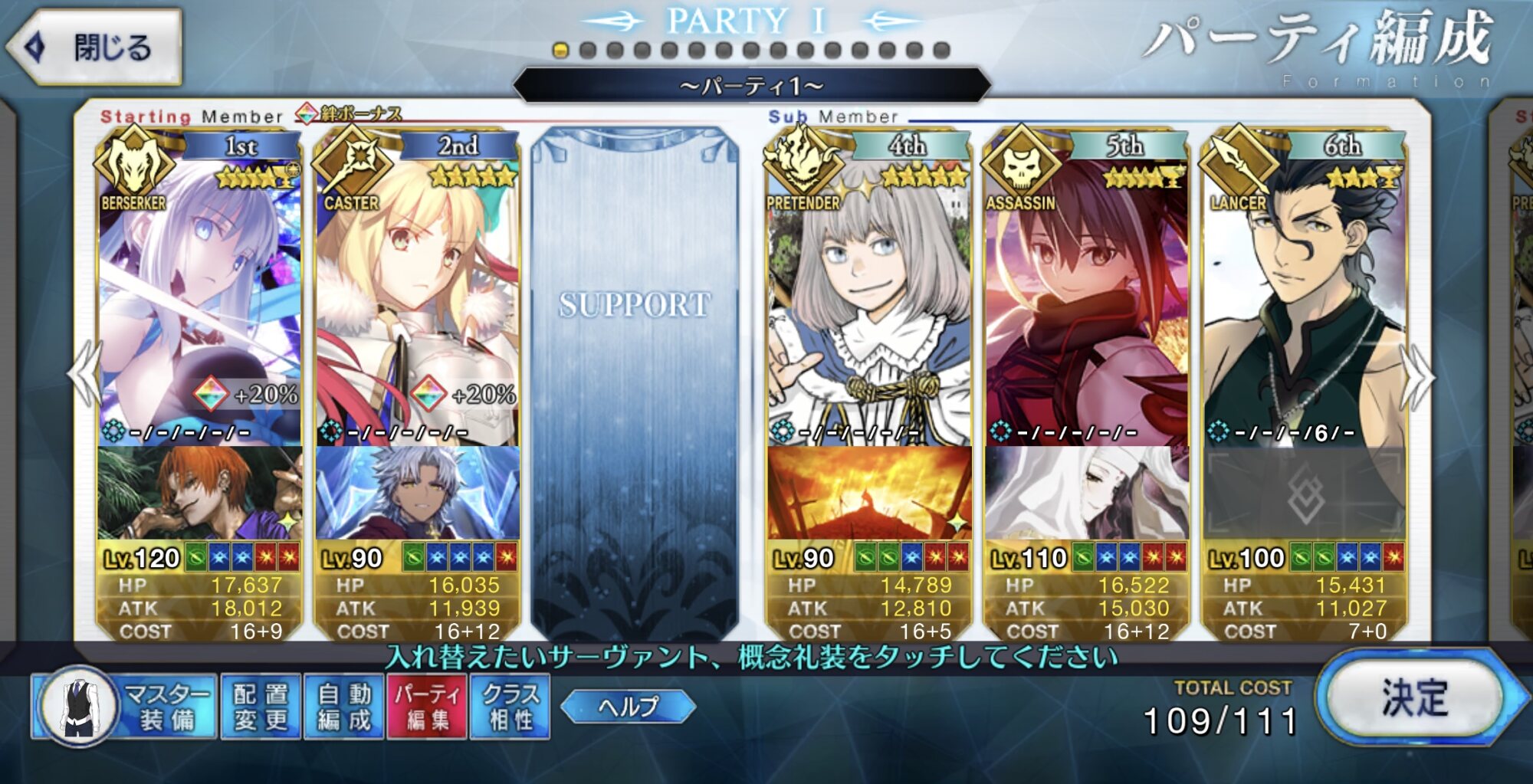This screenshot has width=1533, height=784.
Task: Activate 自動編成 auto formation
Action: (x=344, y=707)
